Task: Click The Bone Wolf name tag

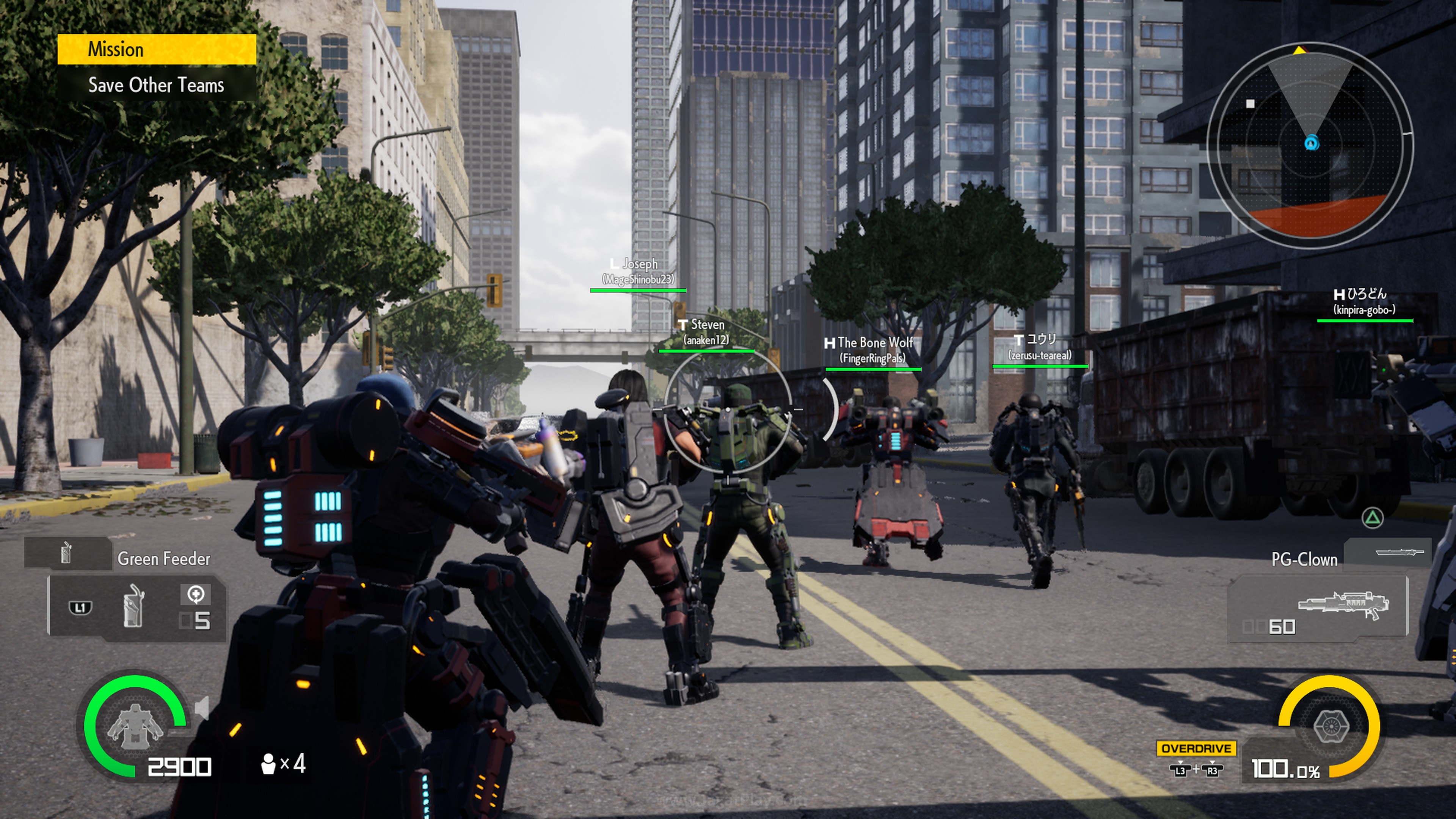Action: [x=873, y=350]
